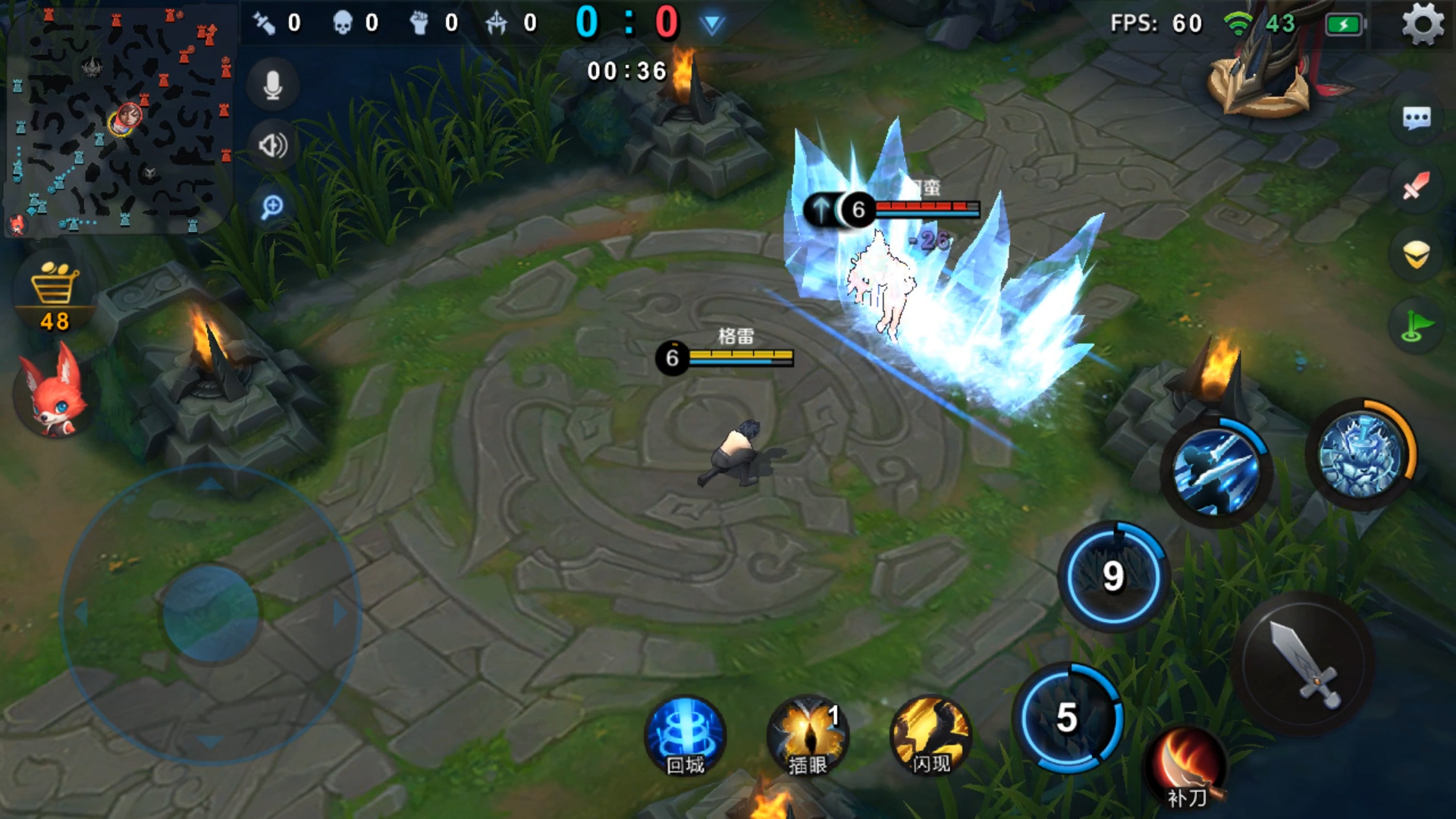Open the chat message bubble
The width and height of the screenshot is (1456, 819).
(x=1417, y=118)
